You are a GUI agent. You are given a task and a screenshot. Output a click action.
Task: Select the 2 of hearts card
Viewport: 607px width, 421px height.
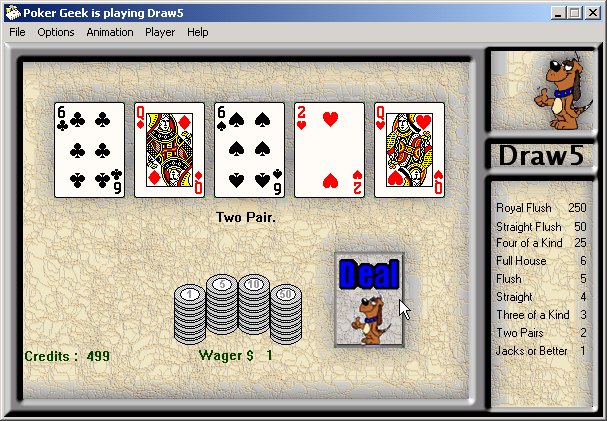tap(329, 150)
